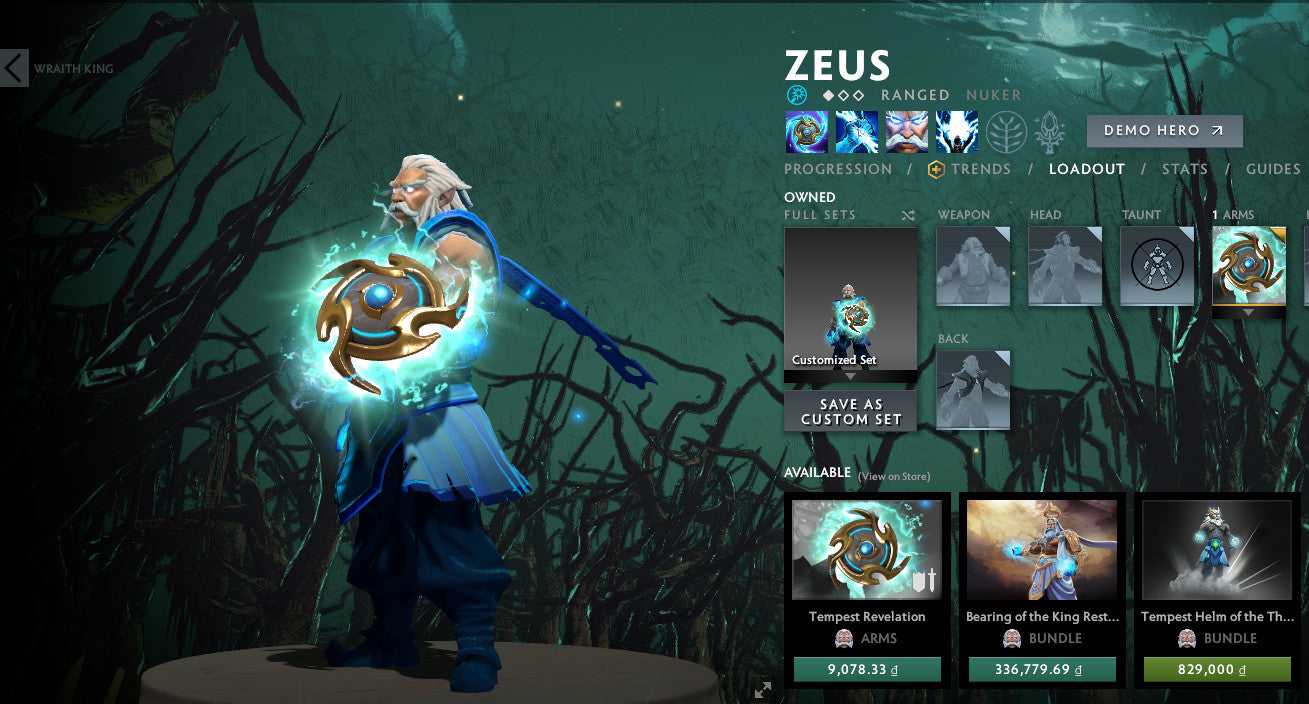Image resolution: width=1309 pixels, height=704 pixels.
Task: Buy Tempest Revelation for 9,078.33
Action: (x=866, y=669)
